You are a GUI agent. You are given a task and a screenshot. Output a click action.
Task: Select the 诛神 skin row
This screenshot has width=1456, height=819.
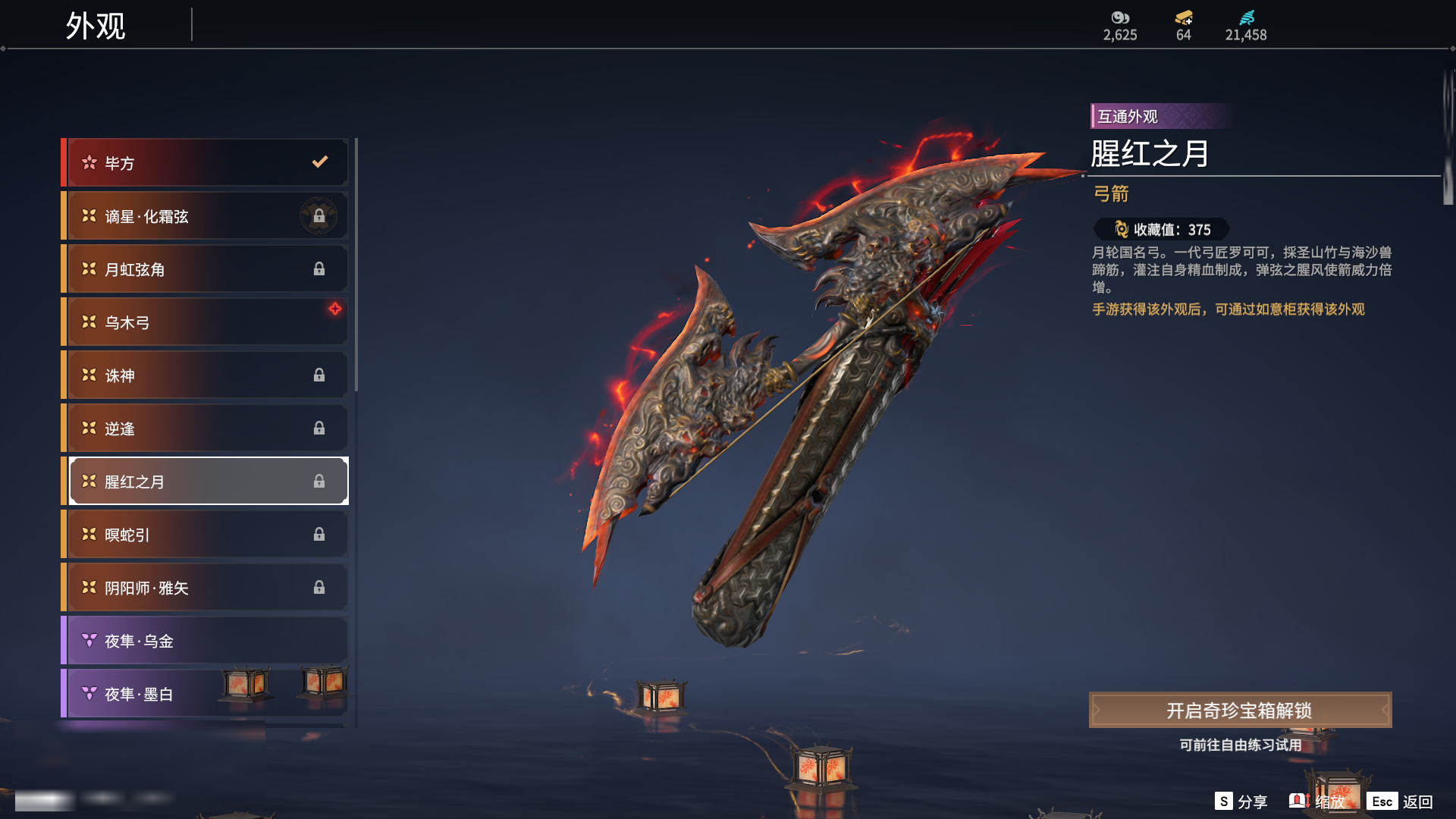pyautogui.click(x=205, y=375)
